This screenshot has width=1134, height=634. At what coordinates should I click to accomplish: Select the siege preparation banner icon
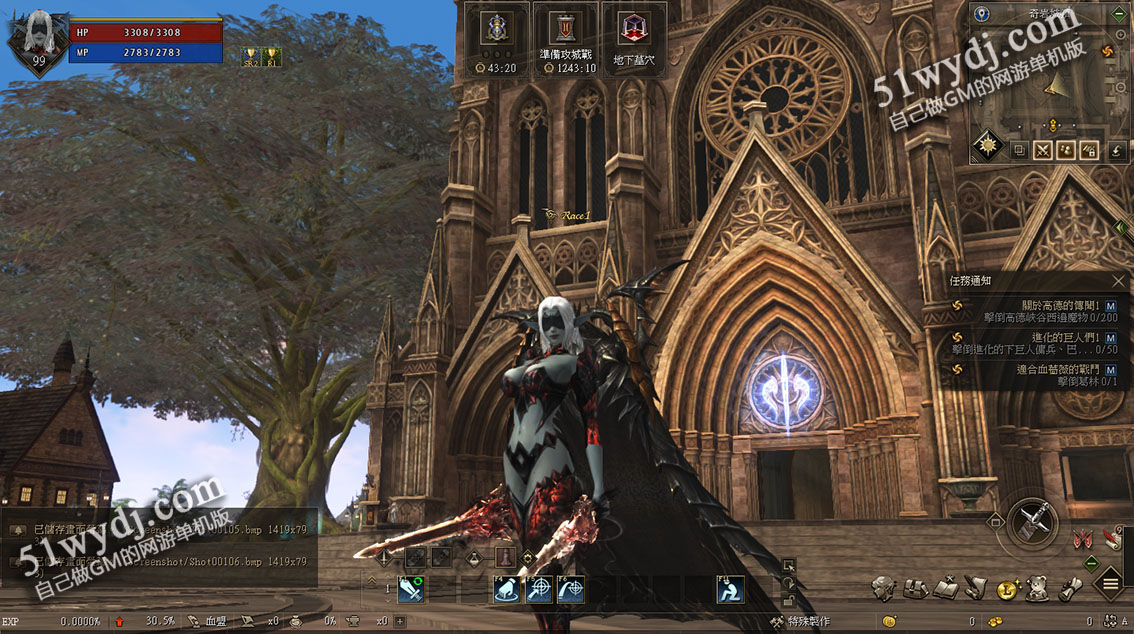coord(565,29)
